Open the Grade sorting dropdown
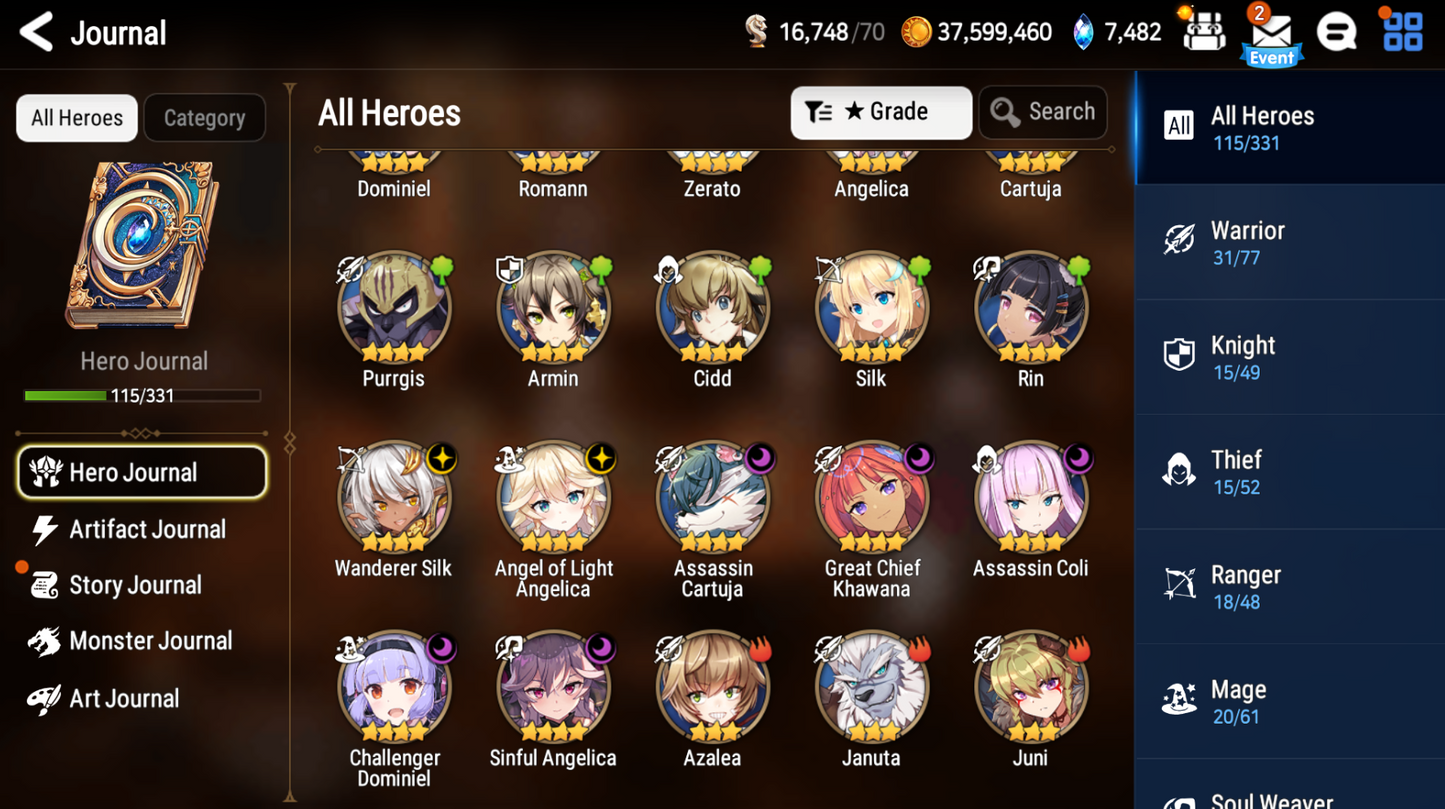This screenshot has width=1445, height=809. point(880,112)
